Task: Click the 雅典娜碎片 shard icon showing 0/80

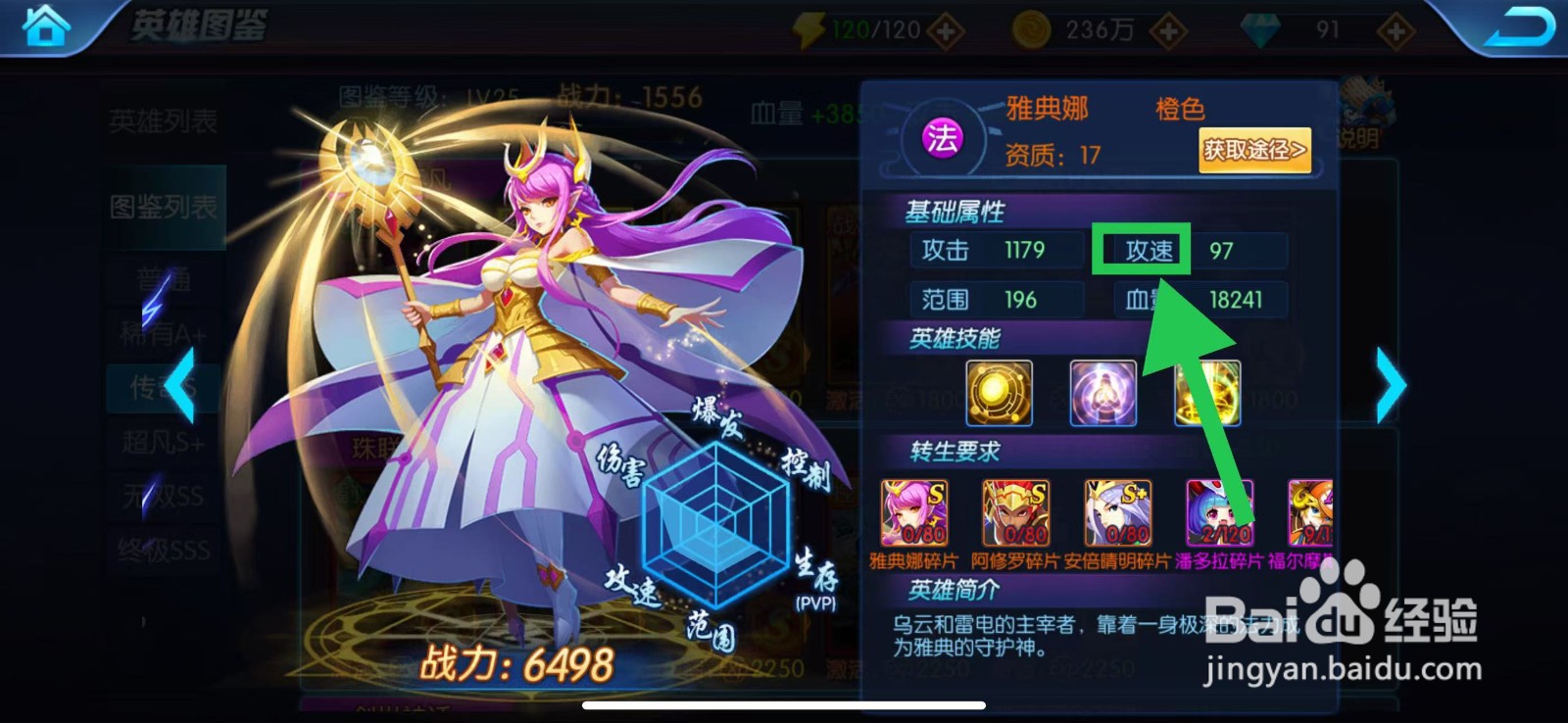Action: coord(916,510)
